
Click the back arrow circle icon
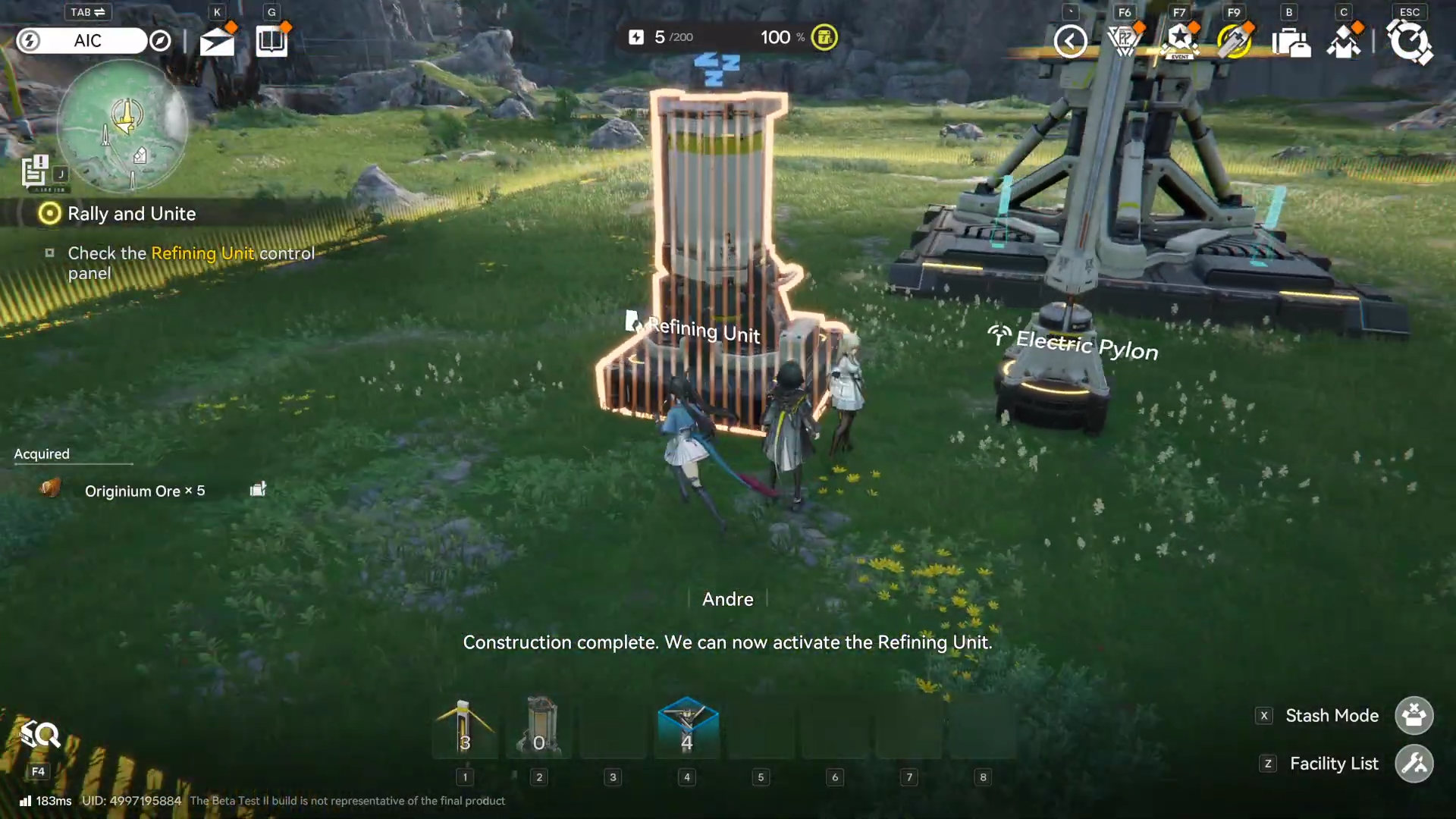tap(1071, 42)
